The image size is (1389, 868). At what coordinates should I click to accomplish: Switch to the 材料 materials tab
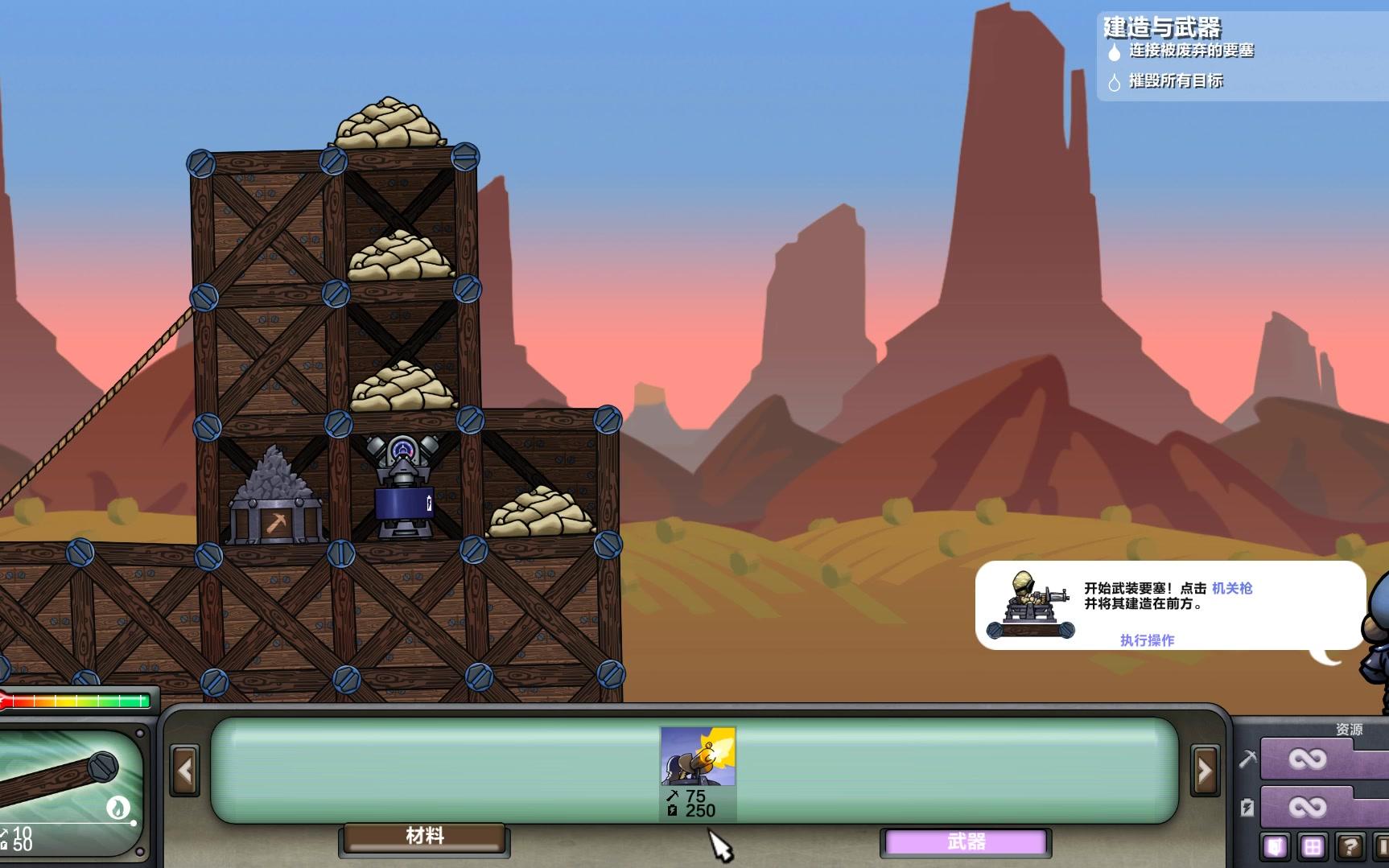(425, 837)
